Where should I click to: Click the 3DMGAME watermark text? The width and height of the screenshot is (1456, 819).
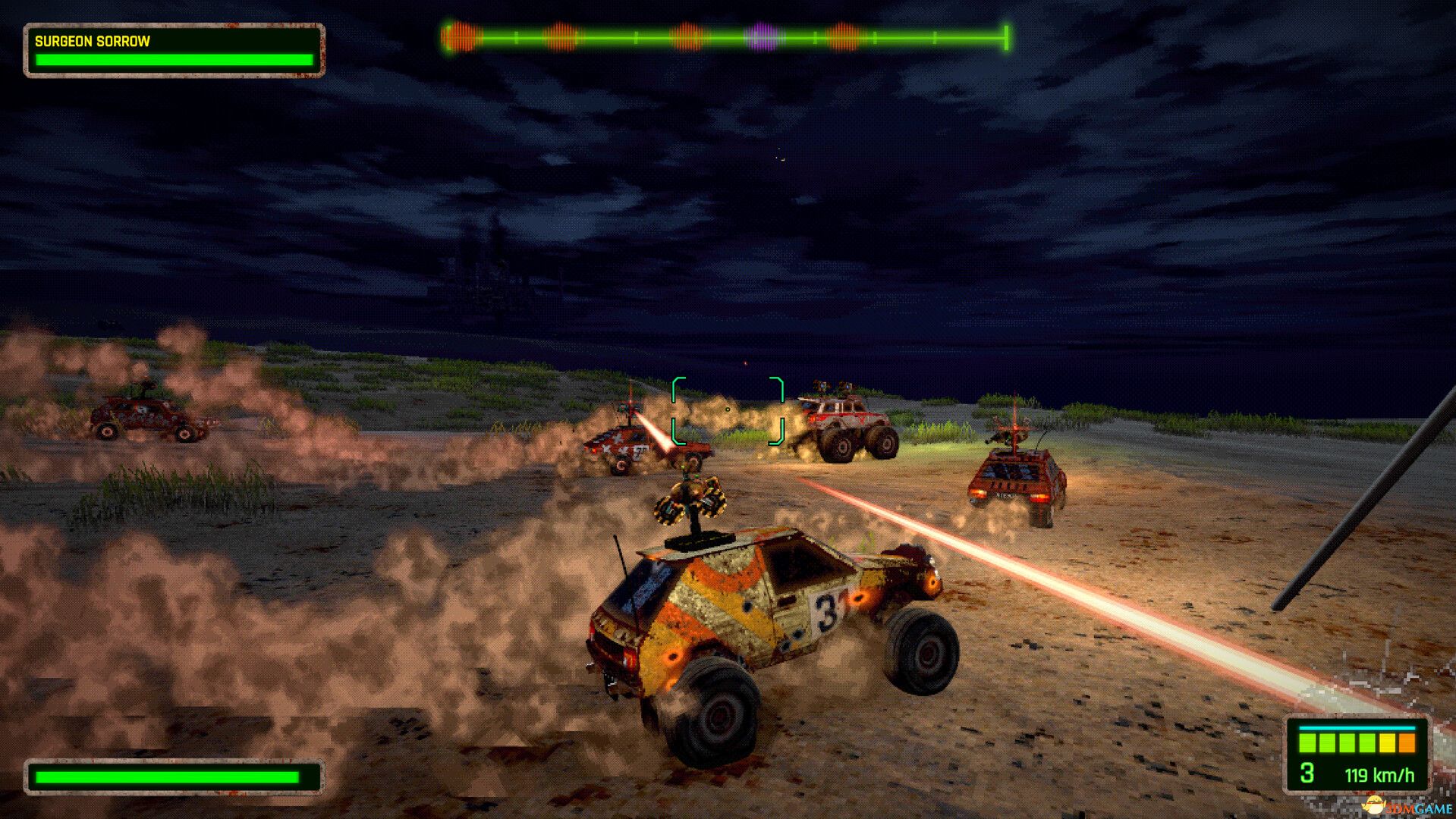[1420, 808]
